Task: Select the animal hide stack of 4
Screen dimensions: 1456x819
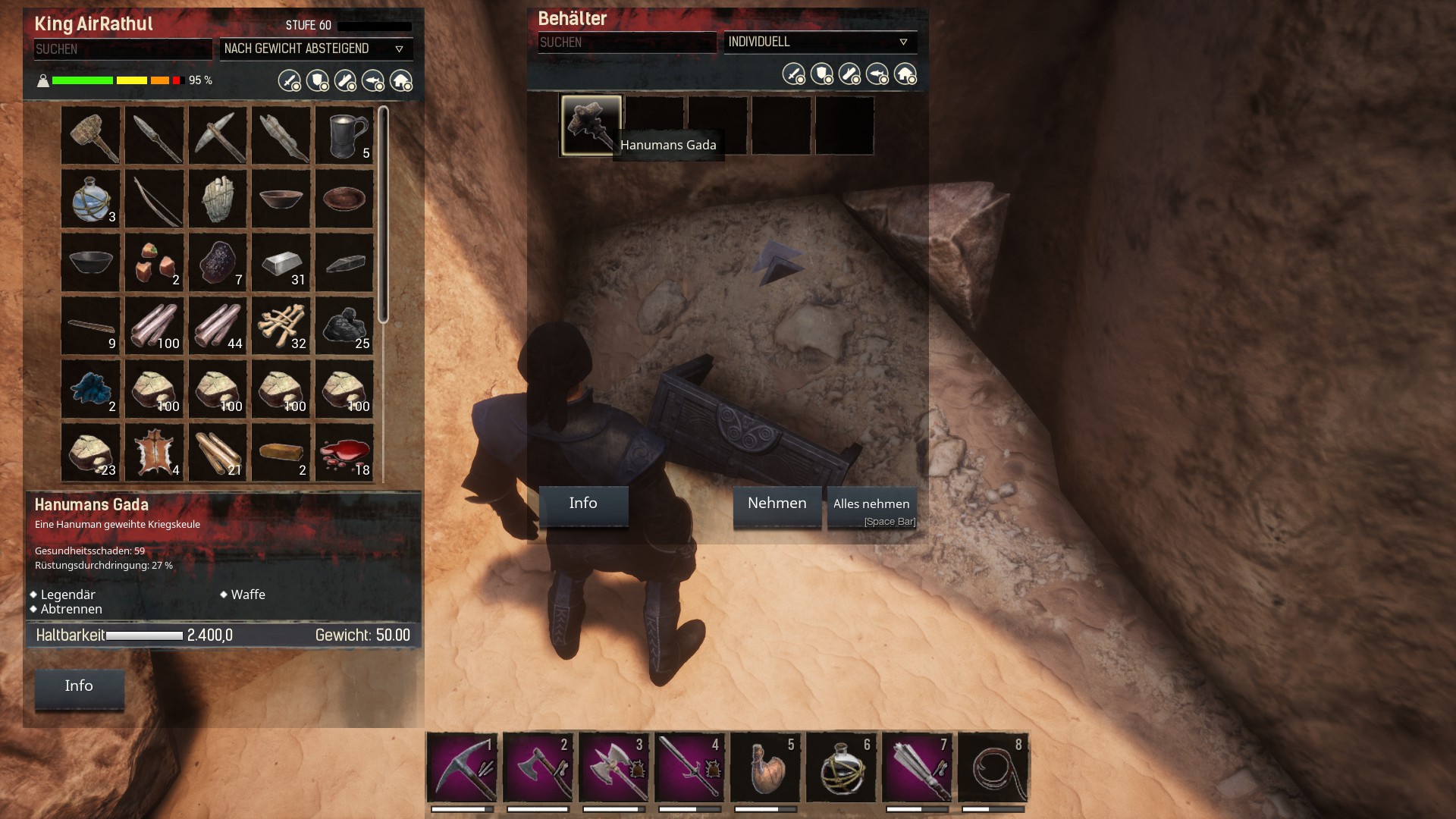Action: 155,453
